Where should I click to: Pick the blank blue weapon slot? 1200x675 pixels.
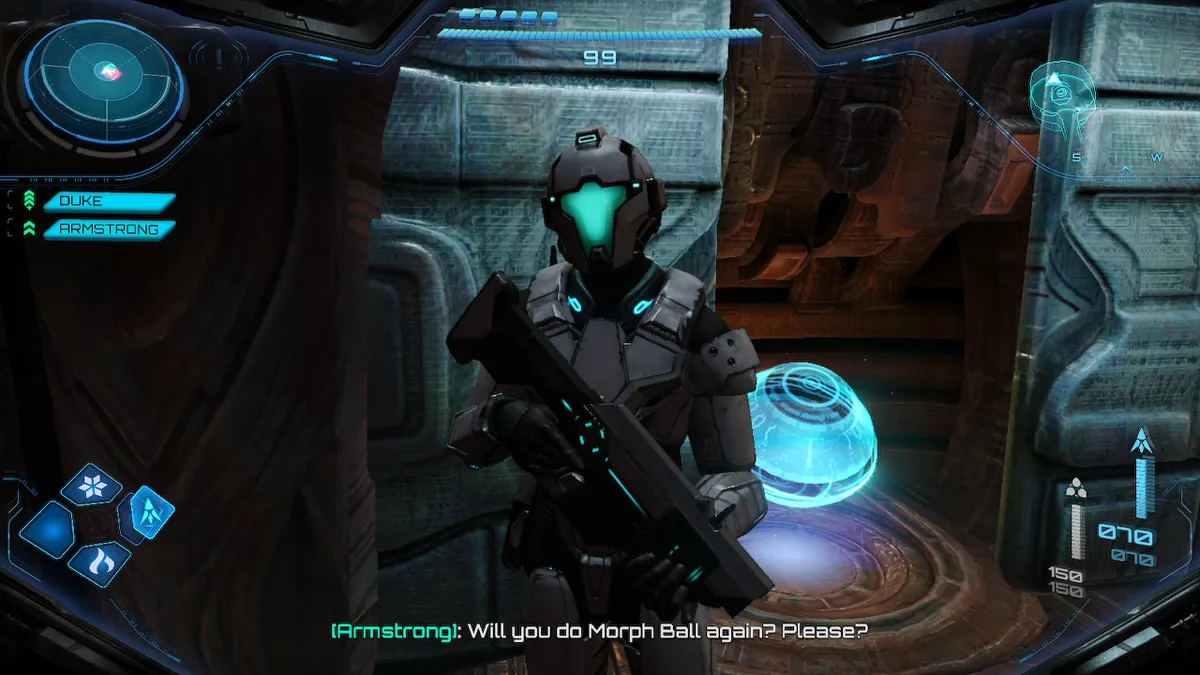click(x=46, y=530)
